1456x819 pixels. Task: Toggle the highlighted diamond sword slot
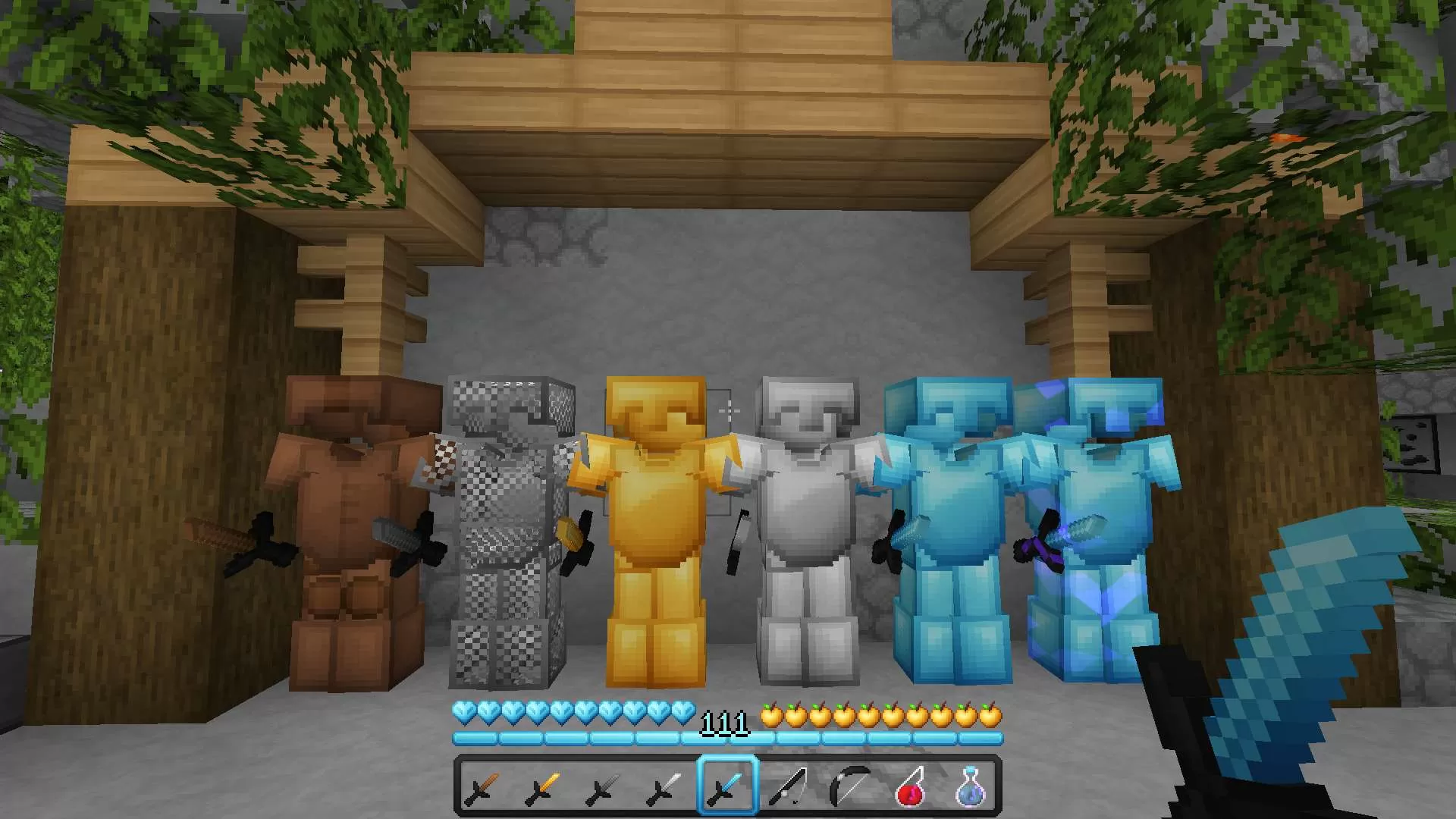[726, 789]
